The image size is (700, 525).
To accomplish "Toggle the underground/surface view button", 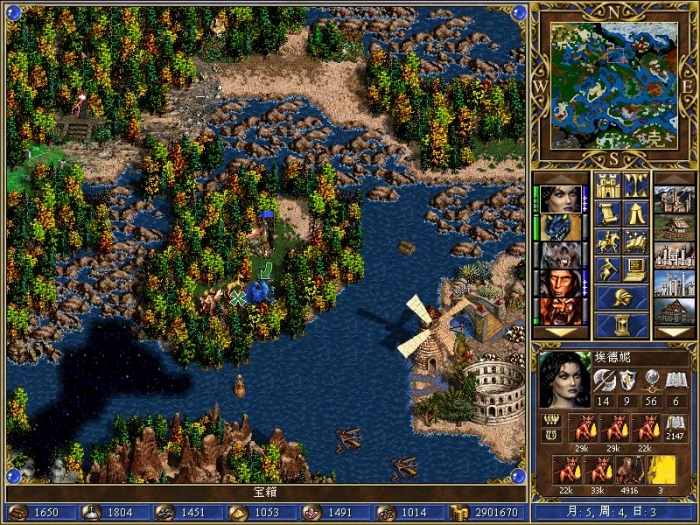I will pos(636,186).
